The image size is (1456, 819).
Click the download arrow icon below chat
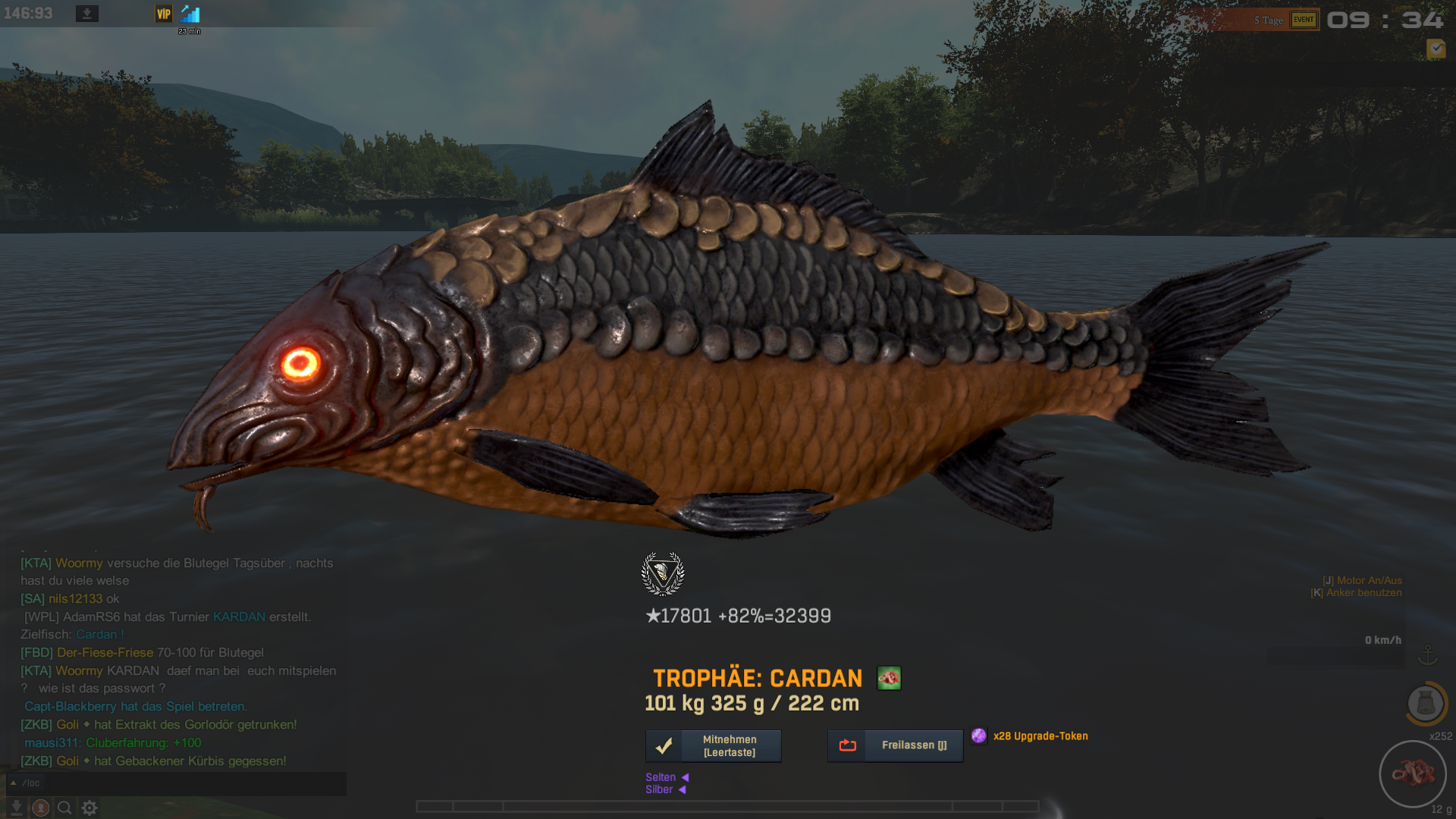[x=16, y=808]
